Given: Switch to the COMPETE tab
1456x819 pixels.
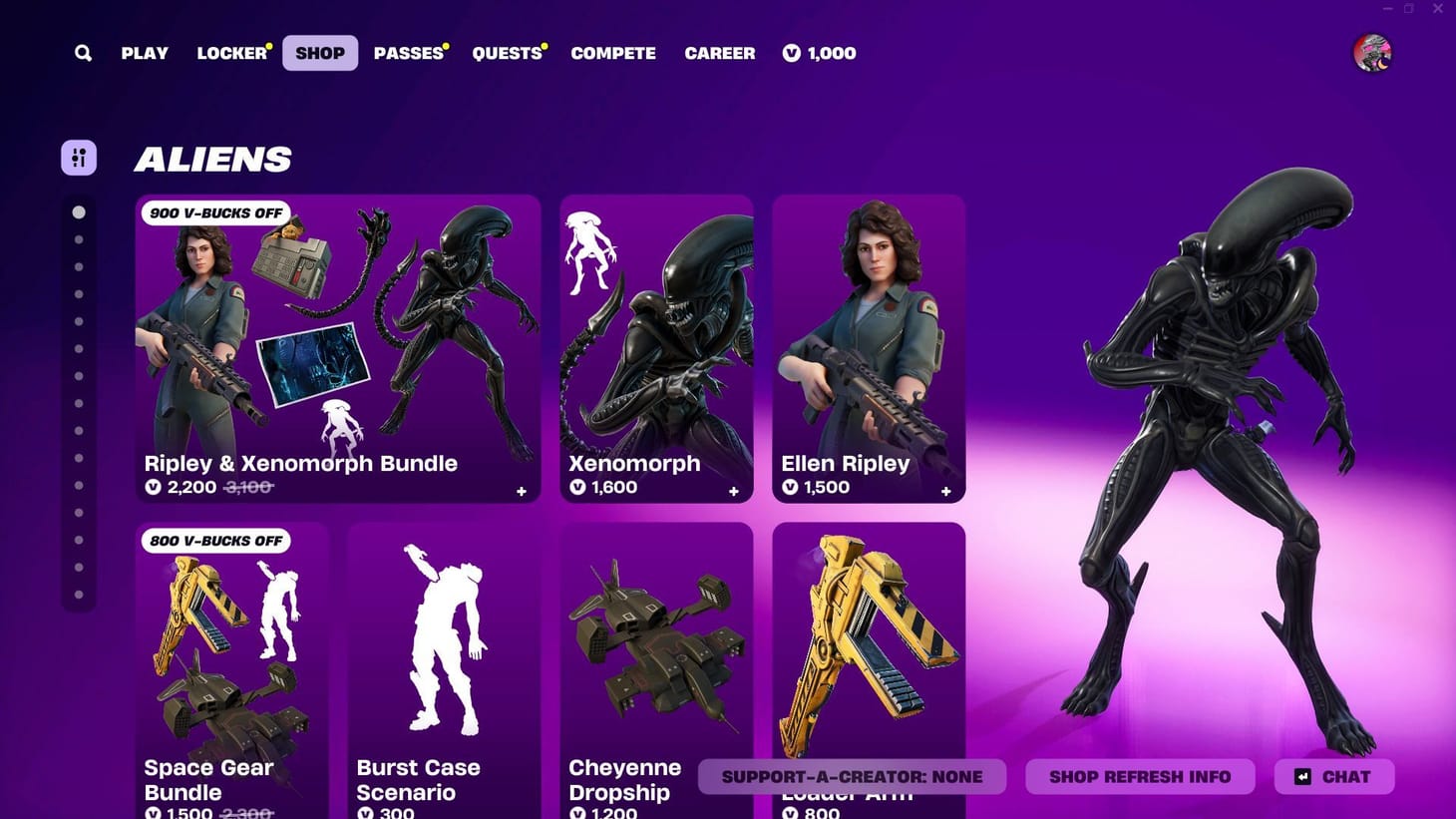Looking at the screenshot, I should point(613,53).
